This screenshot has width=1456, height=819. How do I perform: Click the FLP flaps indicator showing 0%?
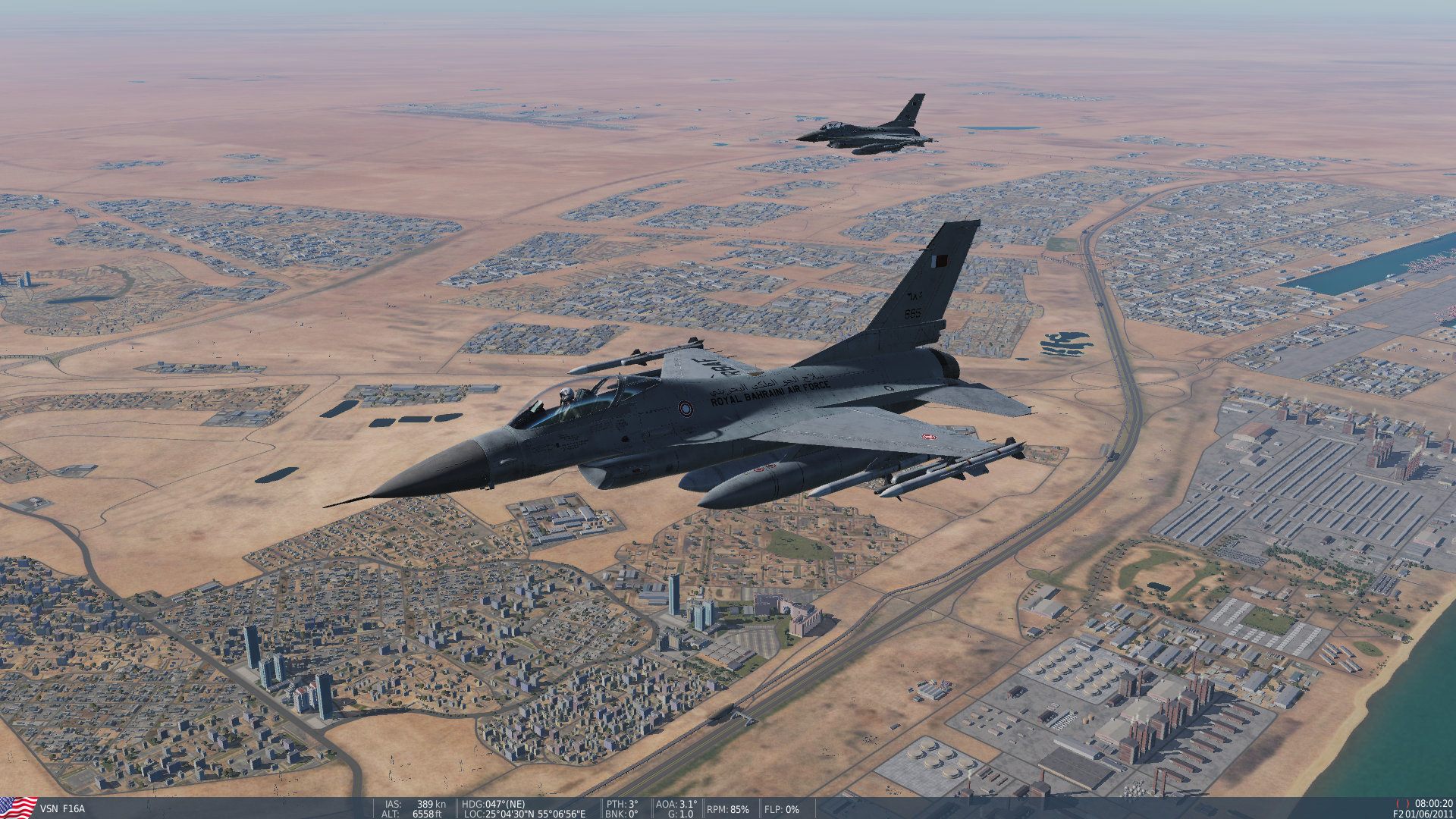click(780, 810)
